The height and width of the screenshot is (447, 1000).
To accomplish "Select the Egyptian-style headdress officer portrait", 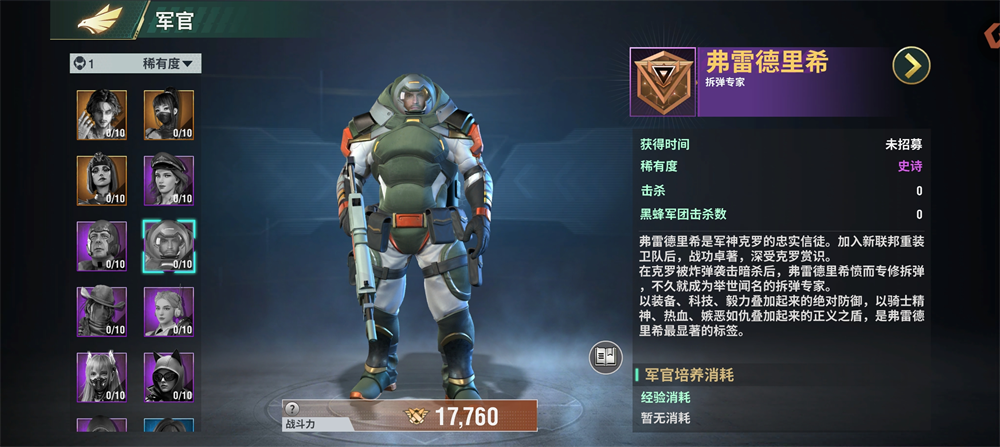I will click(x=102, y=180).
